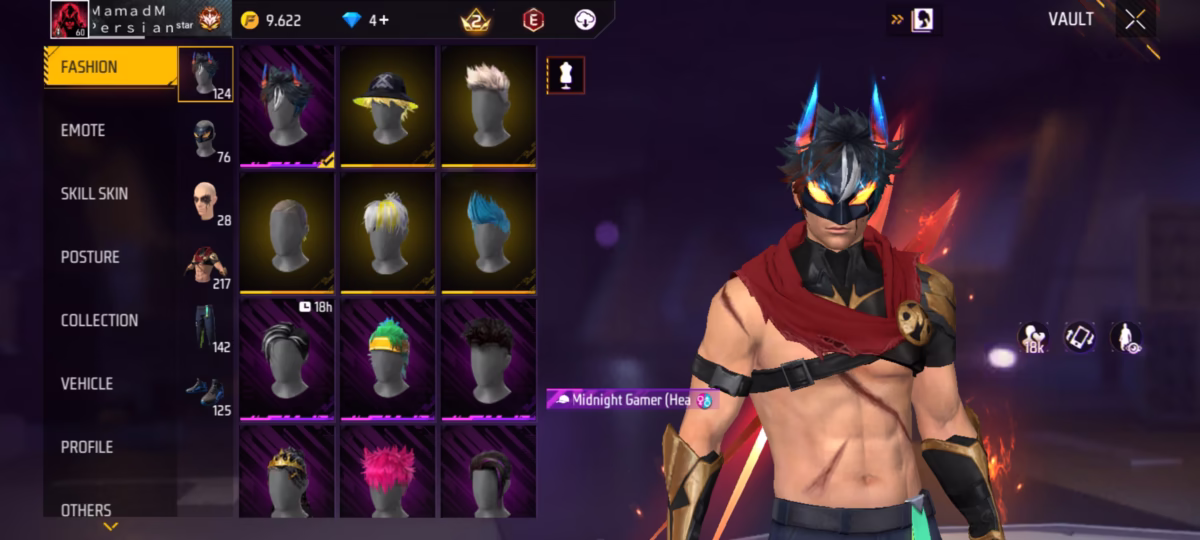
Task: Click the red hexagon E icon
Action: [x=533, y=20]
